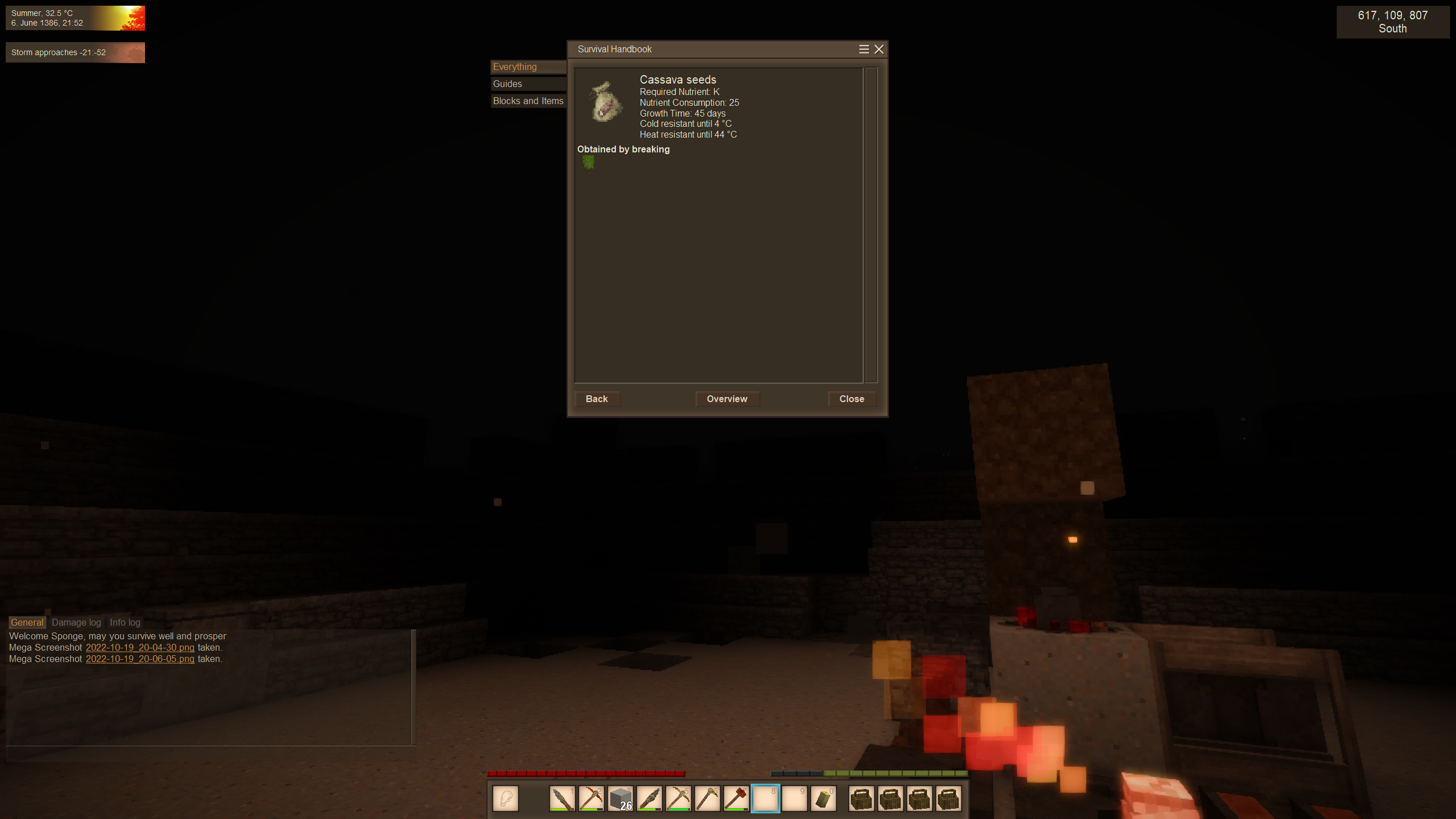Open the handbook's three-line menu
This screenshot has width=1456, height=819.
863,49
